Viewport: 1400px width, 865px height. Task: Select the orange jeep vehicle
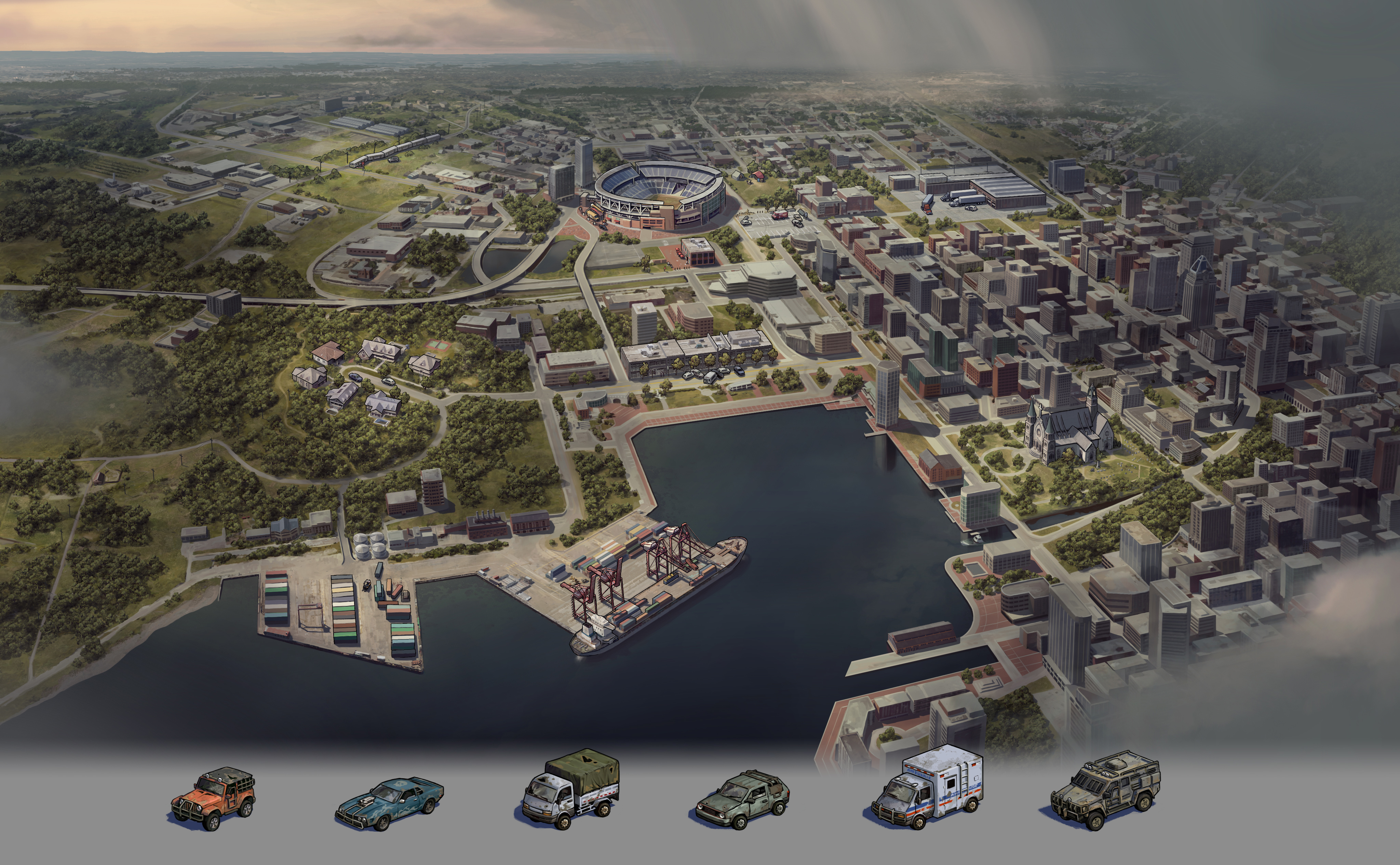click(x=214, y=797)
